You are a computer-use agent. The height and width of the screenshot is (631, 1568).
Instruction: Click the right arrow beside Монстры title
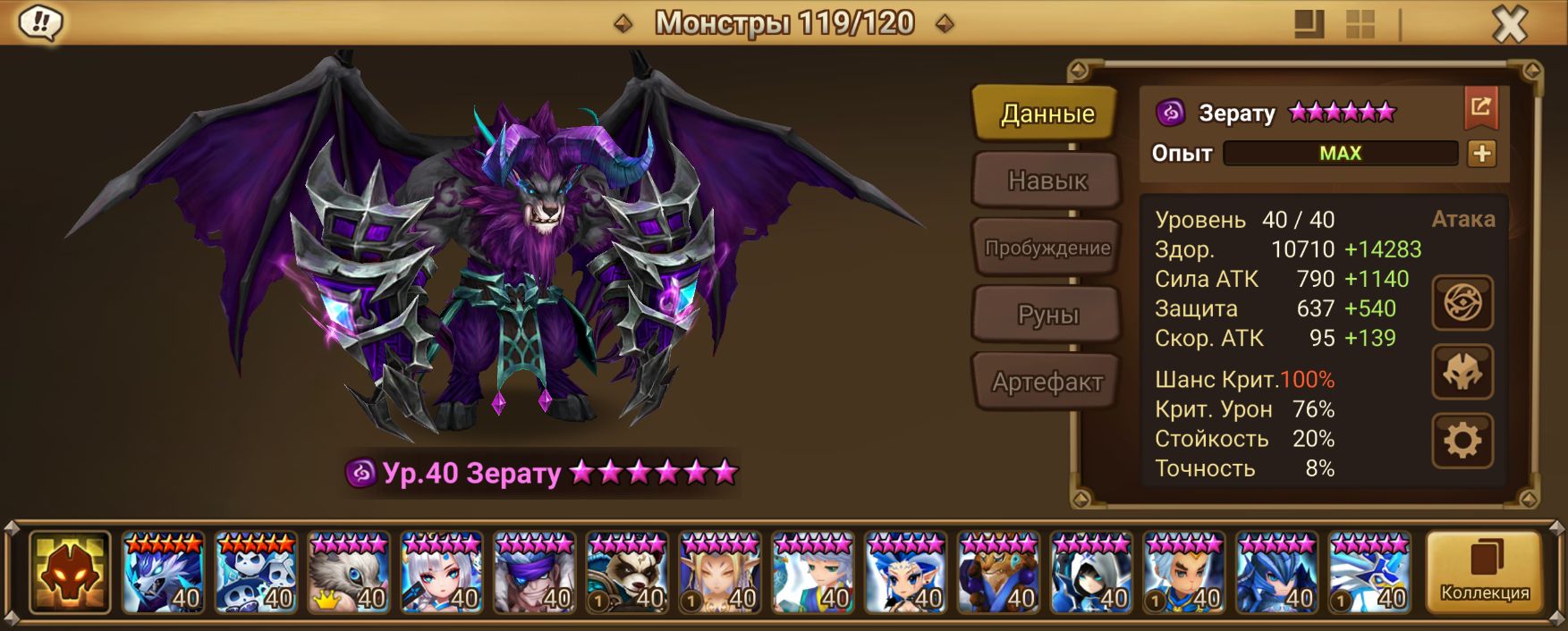[x=944, y=24]
